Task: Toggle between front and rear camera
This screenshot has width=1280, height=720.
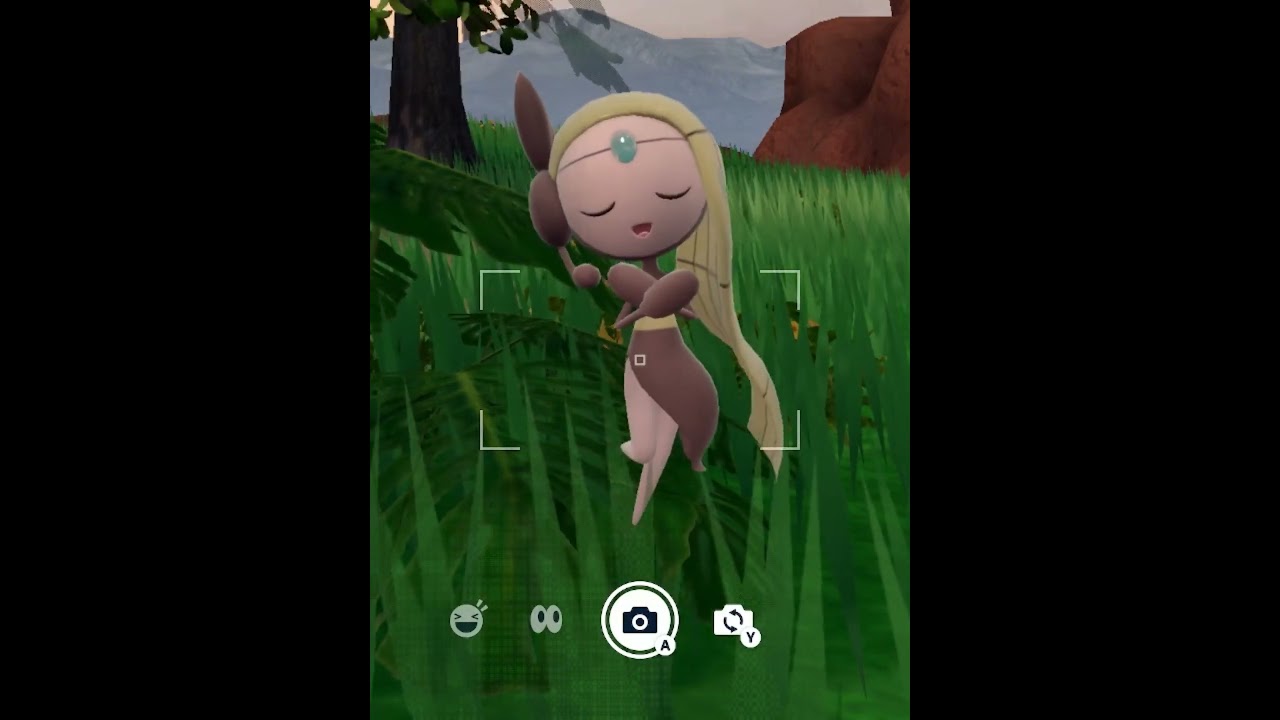Action: coord(735,620)
